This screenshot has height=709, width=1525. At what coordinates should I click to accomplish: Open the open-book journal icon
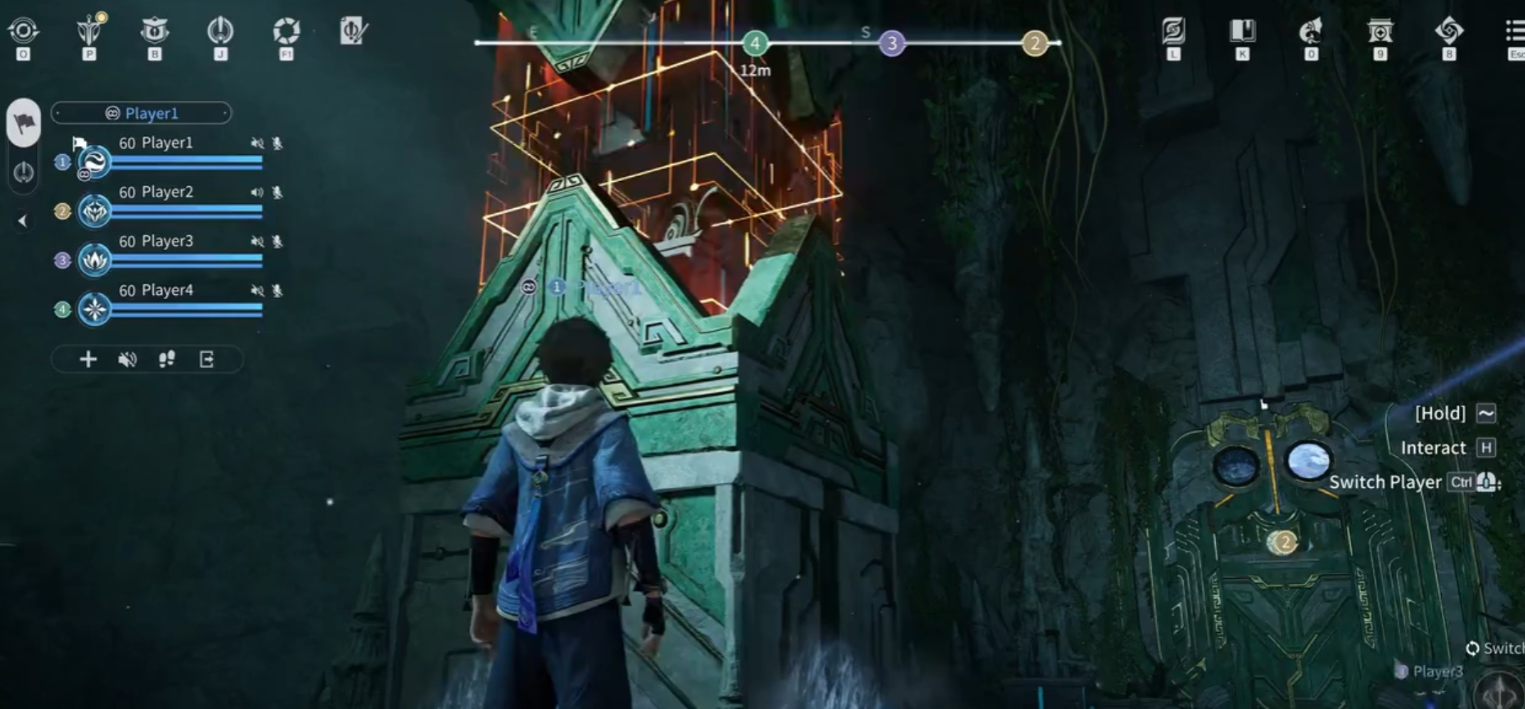click(x=1242, y=31)
